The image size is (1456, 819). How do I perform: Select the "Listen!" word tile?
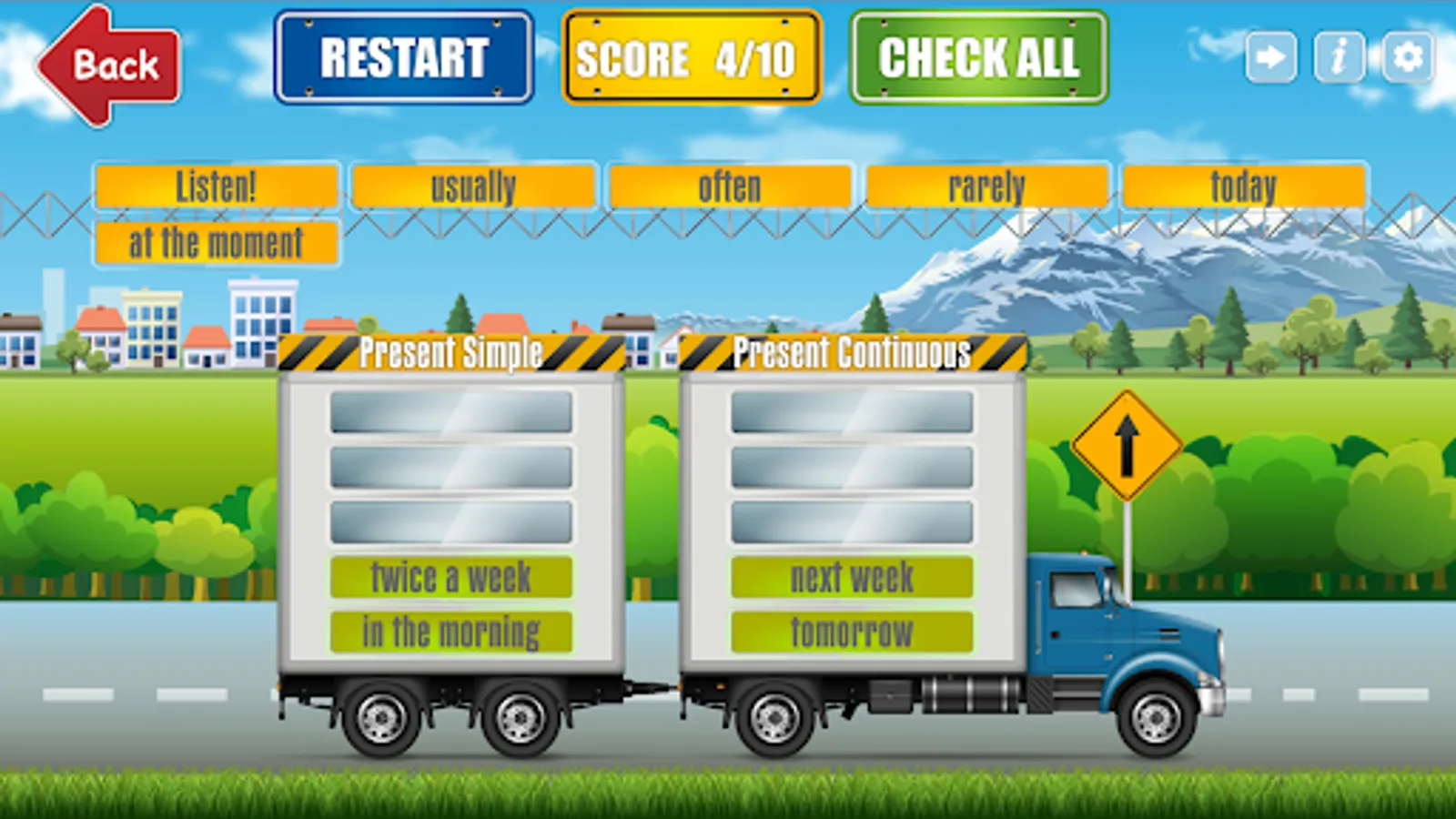tap(217, 187)
